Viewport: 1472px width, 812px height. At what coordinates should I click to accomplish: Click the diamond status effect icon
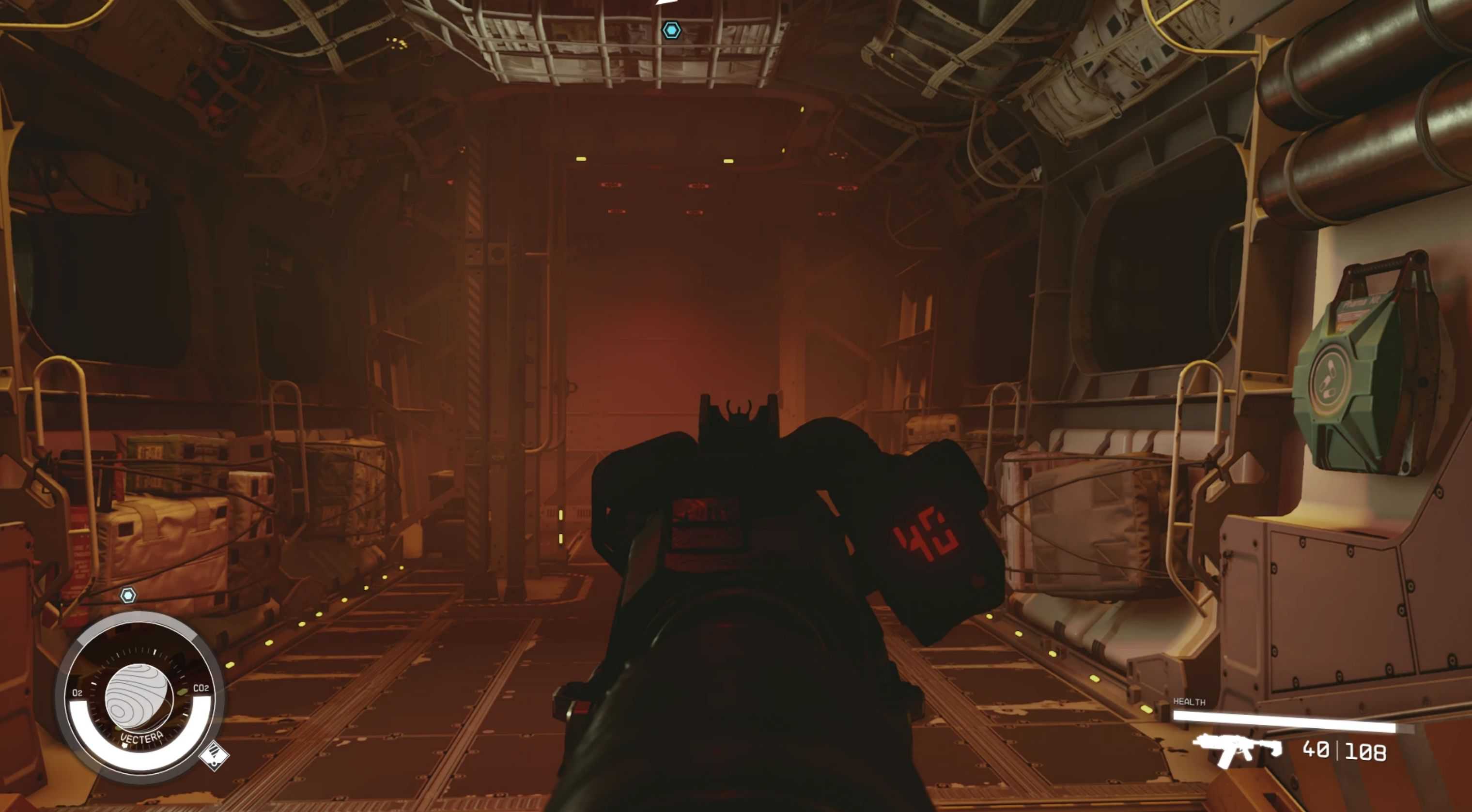tap(214, 755)
